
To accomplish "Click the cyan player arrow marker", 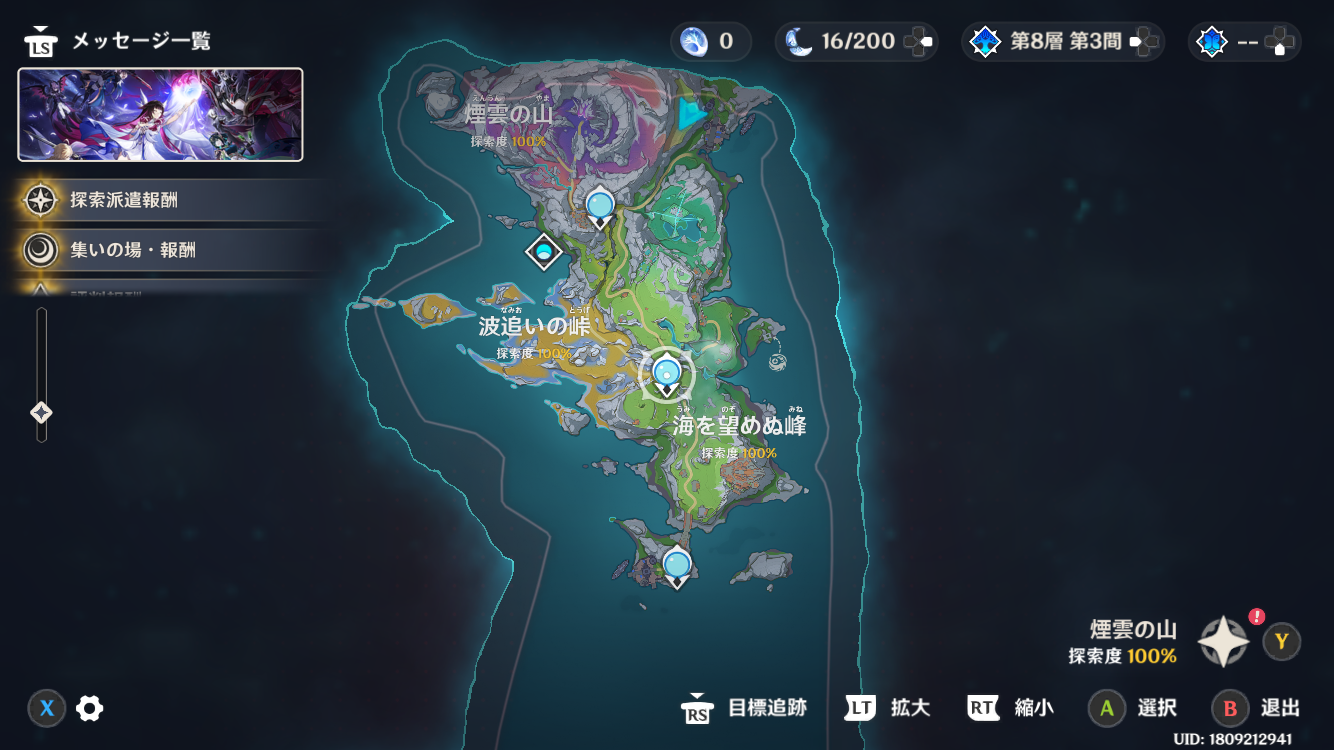I will (x=689, y=113).
